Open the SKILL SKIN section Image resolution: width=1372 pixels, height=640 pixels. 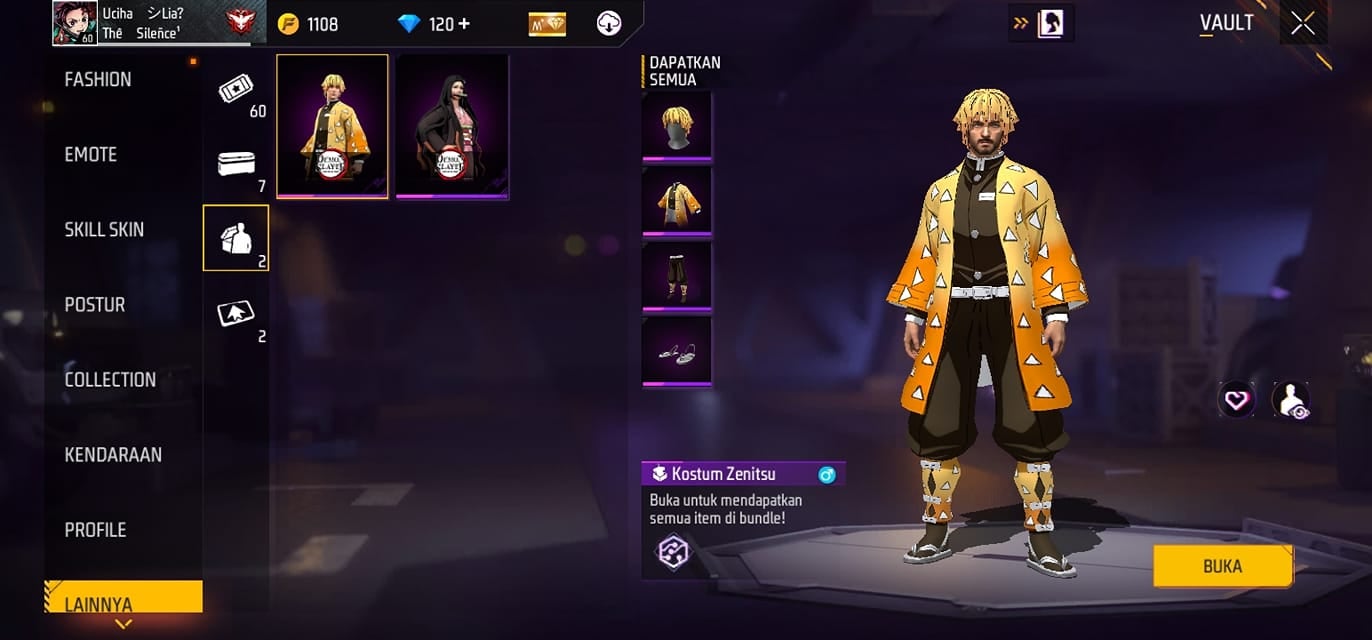pos(104,230)
